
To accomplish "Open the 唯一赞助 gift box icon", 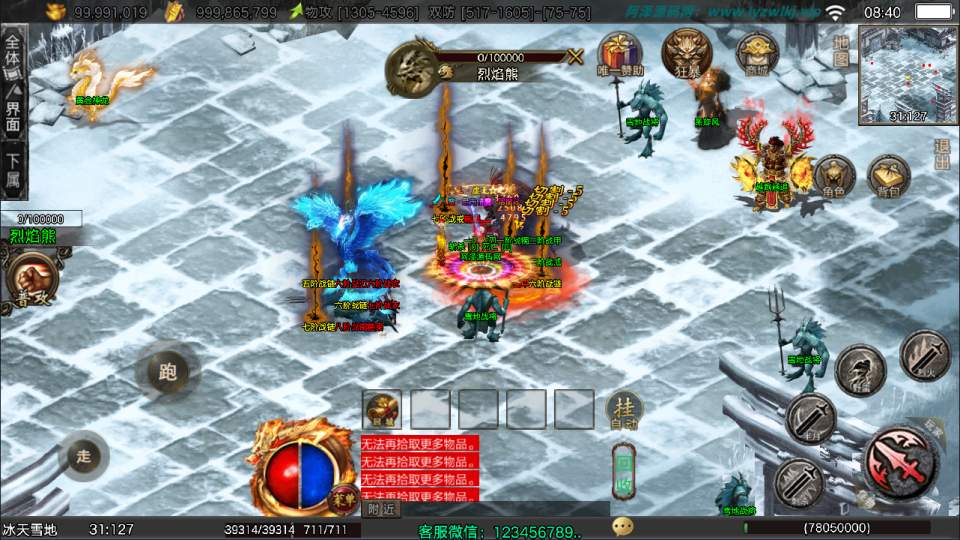I will click(621, 53).
